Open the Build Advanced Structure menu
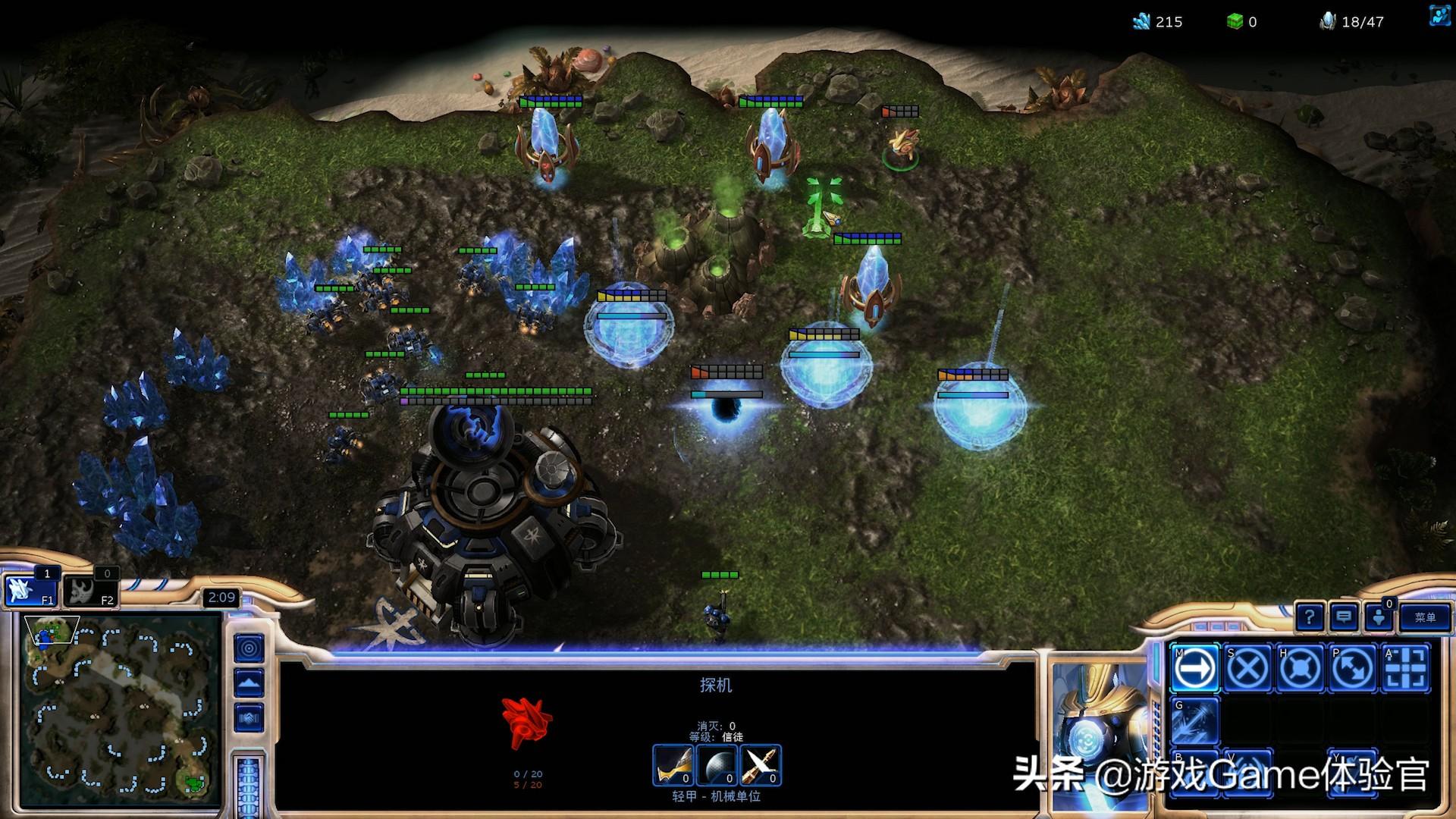 1247,772
